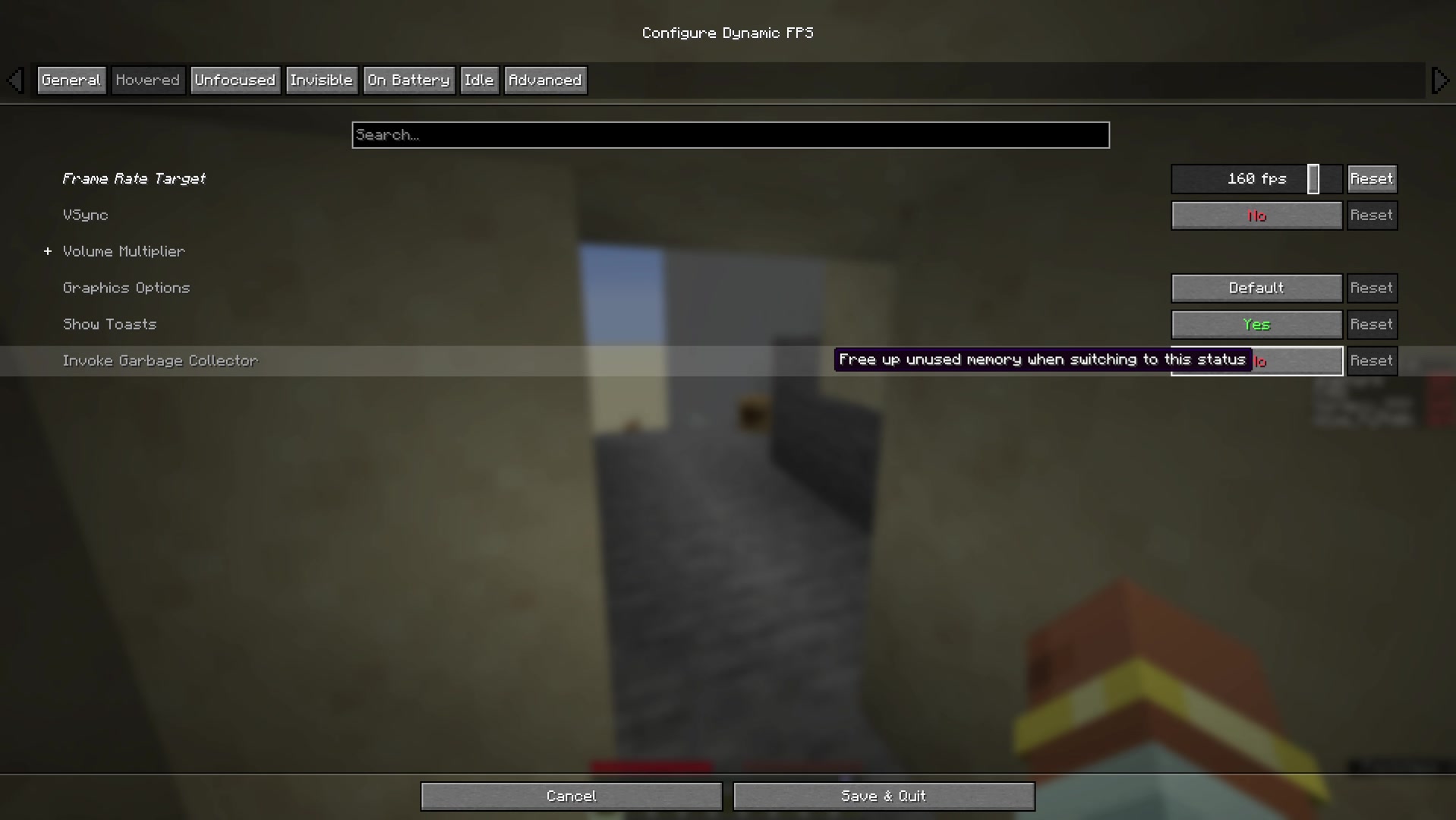Reset the Frame Rate Target value
The height and width of the screenshot is (820, 1456).
tap(1371, 178)
